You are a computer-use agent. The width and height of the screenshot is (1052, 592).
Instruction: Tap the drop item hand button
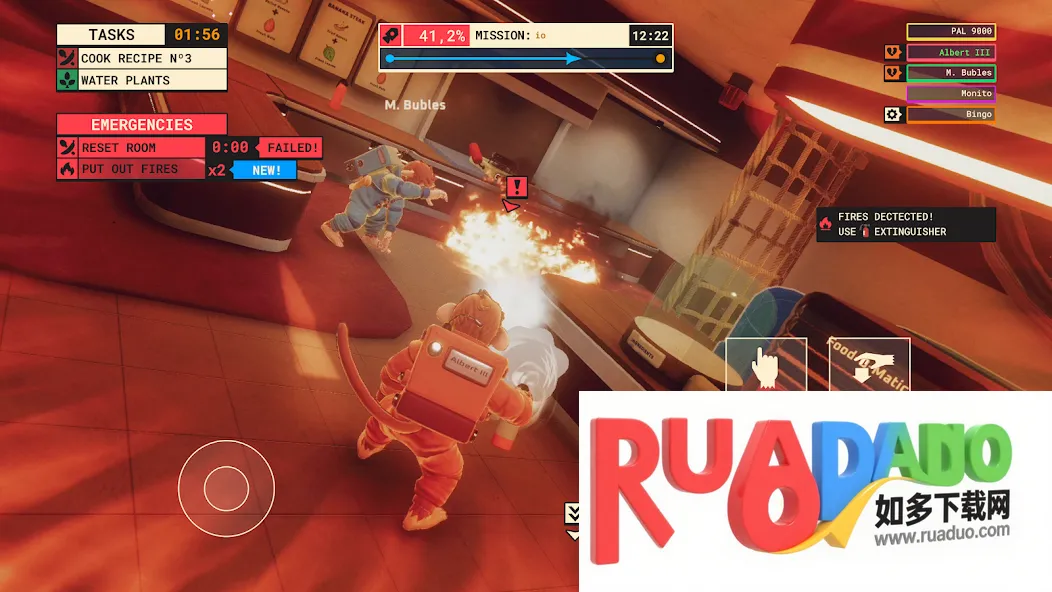point(870,366)
